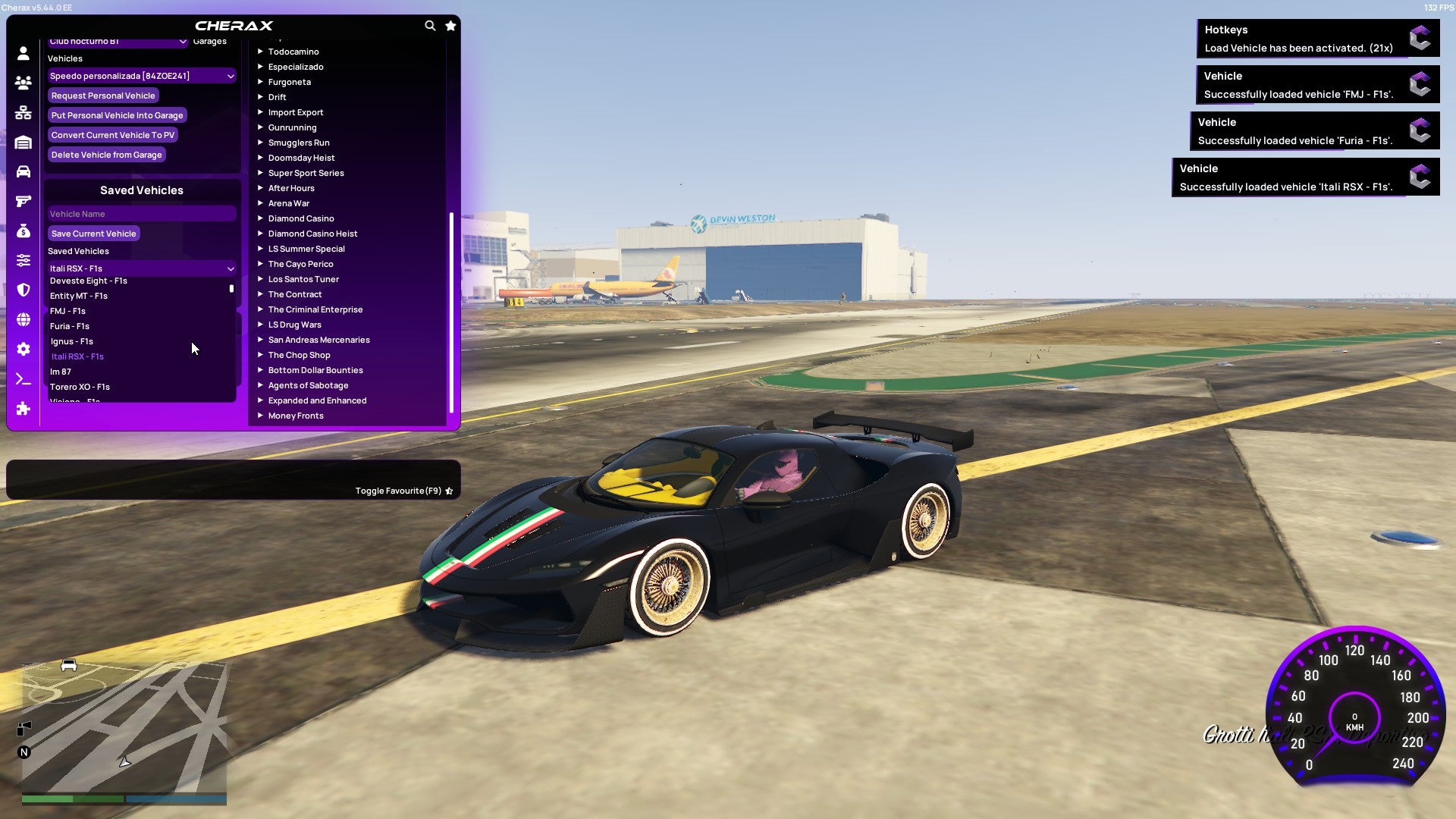Open the search icon in the Cherax header

430,25
